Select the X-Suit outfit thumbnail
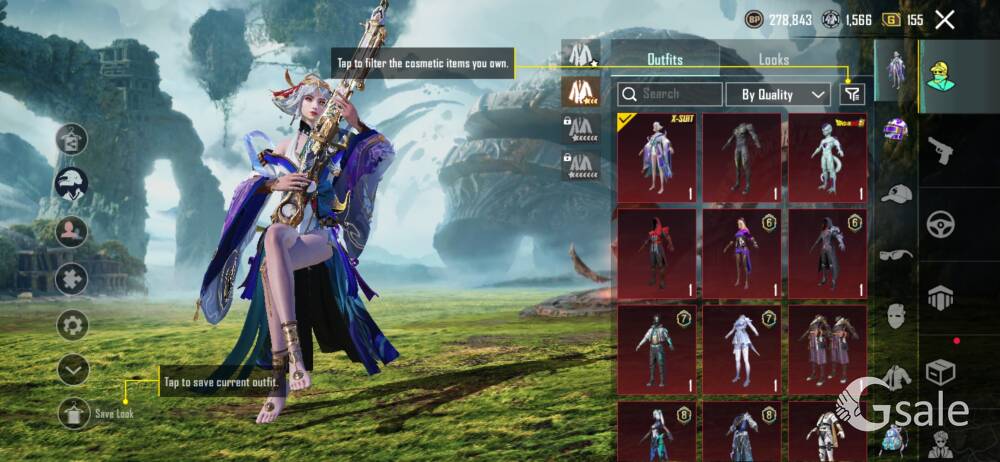The image size is (1000, 462). 657,157
